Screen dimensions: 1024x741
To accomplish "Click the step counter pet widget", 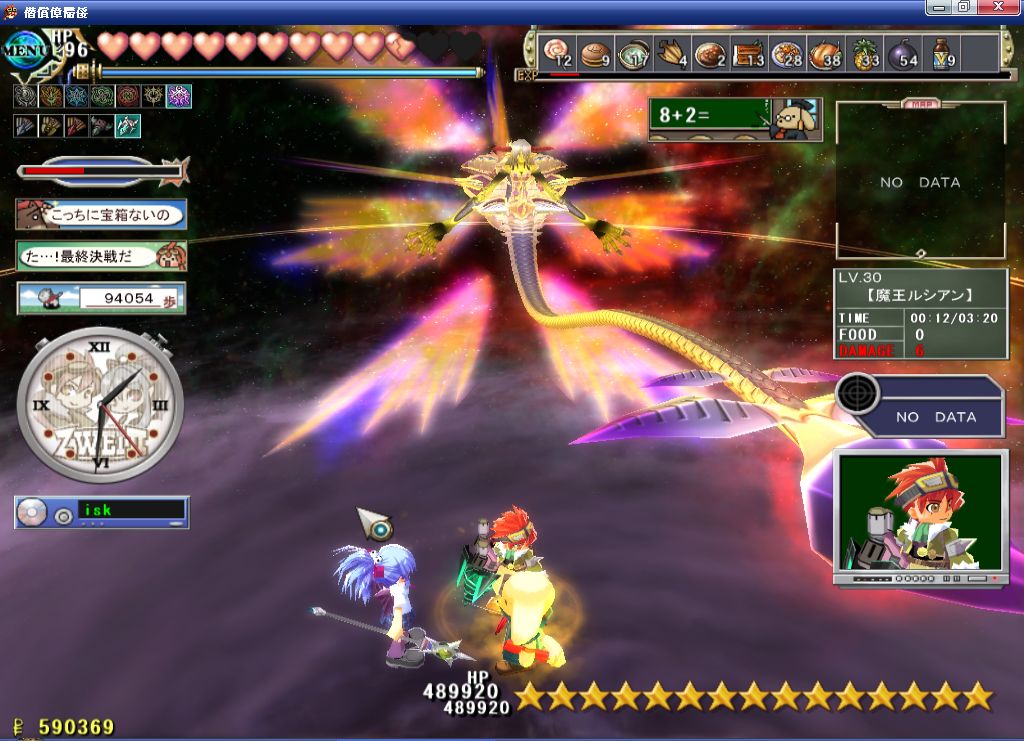I will (x=101, y=298).
